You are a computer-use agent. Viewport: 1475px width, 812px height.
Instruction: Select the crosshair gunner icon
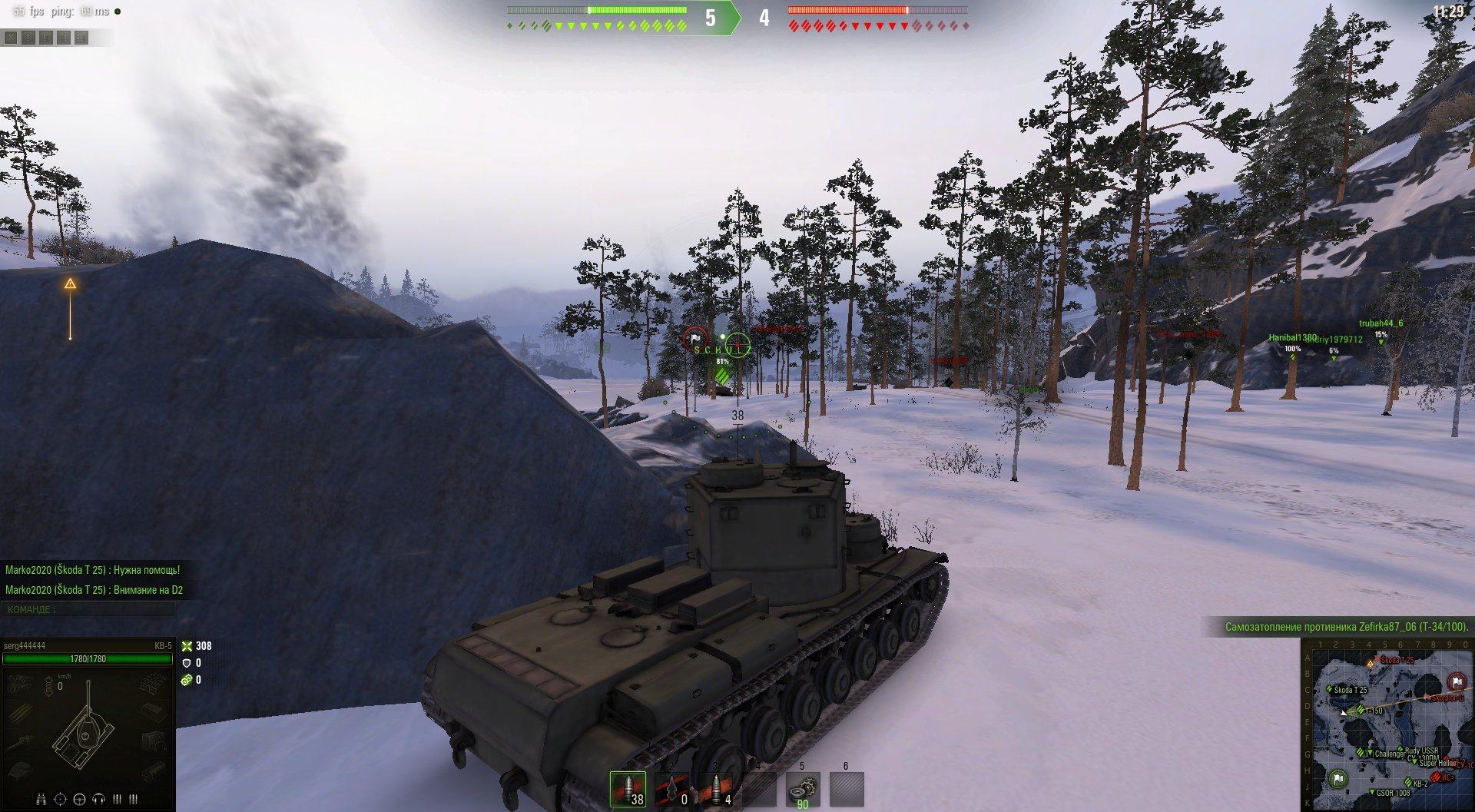pos(61,800)
